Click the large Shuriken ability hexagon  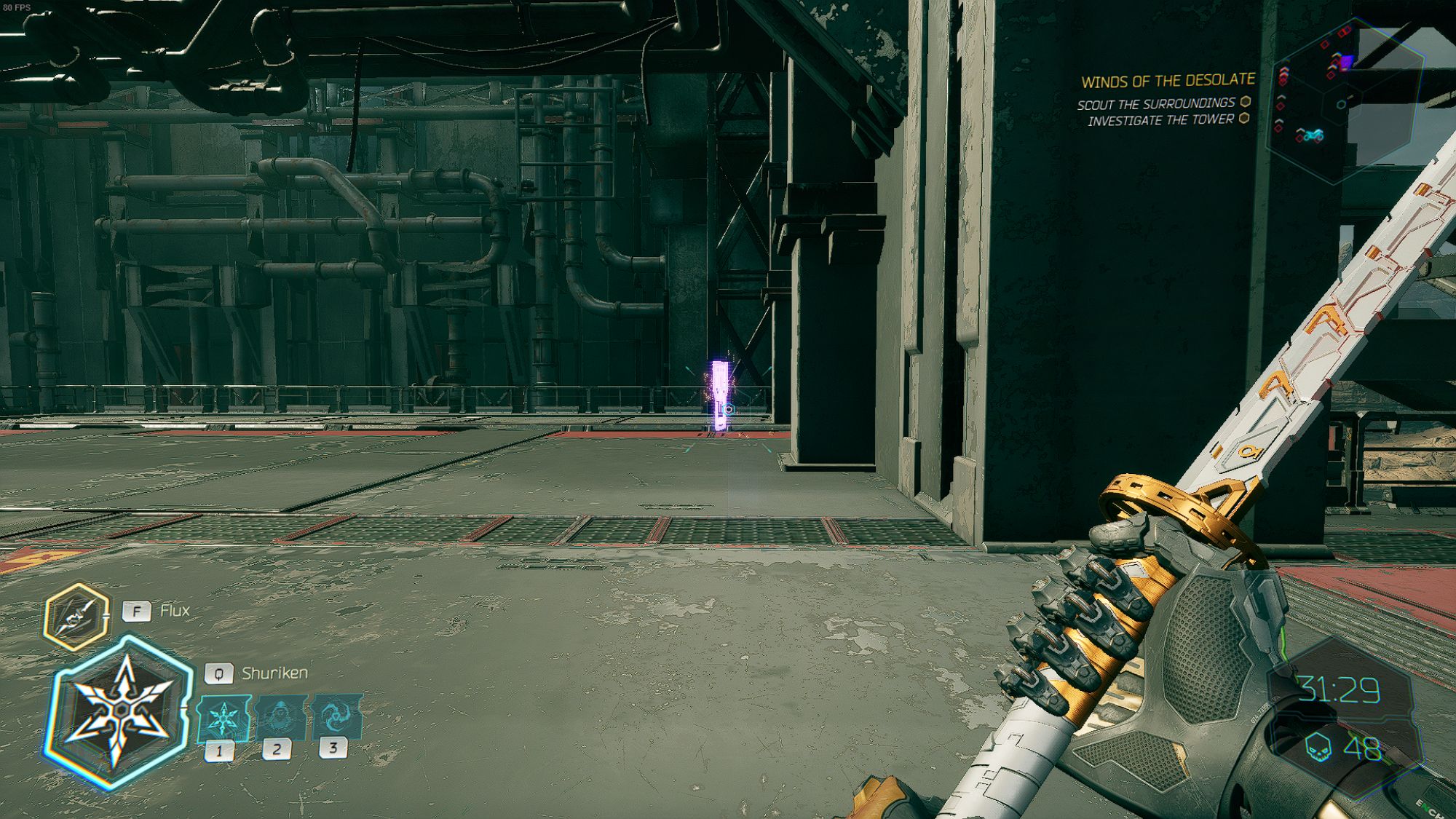[x=120, y=711]
